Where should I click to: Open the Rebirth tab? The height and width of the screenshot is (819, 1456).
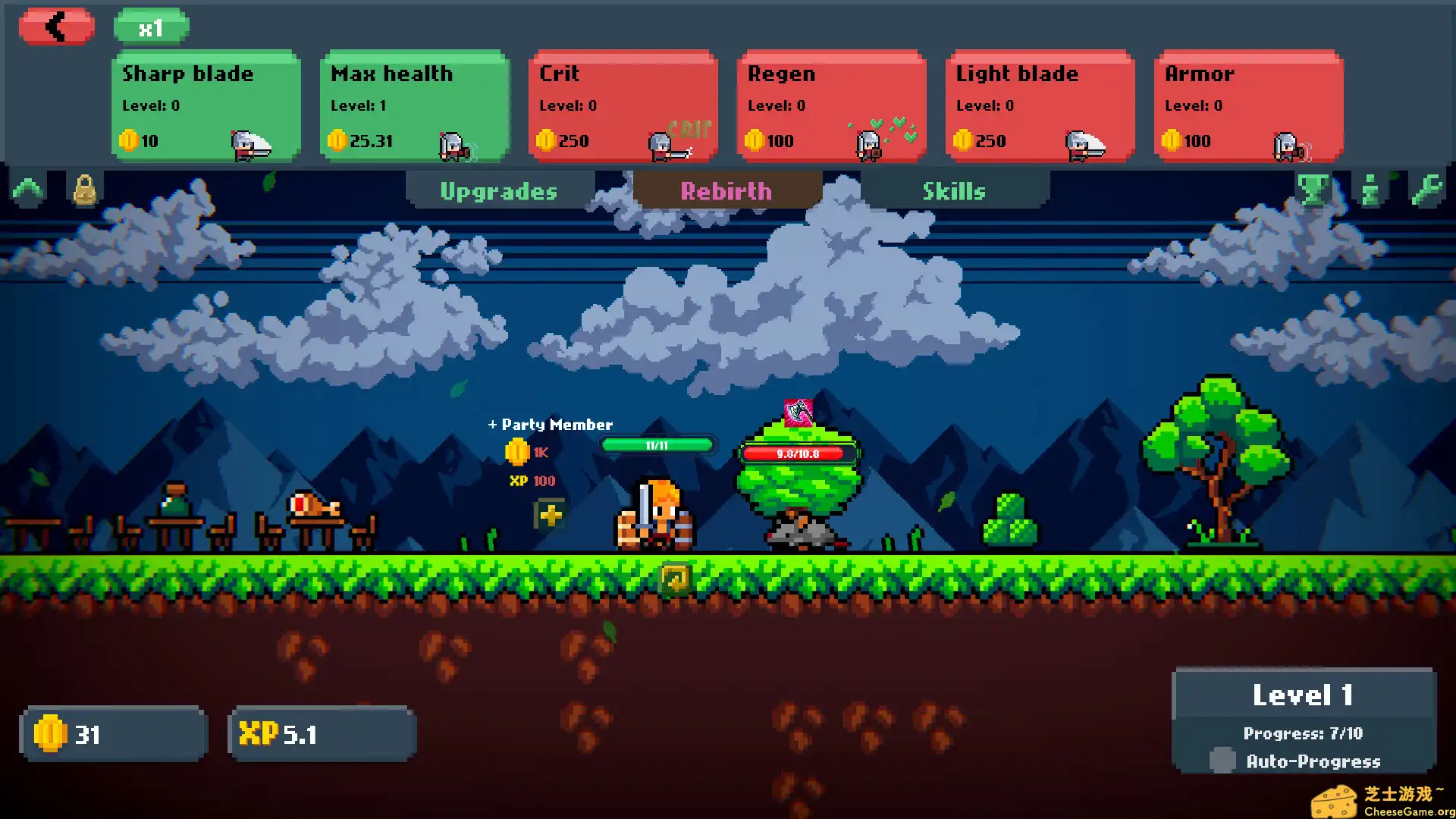coord(726,191)
